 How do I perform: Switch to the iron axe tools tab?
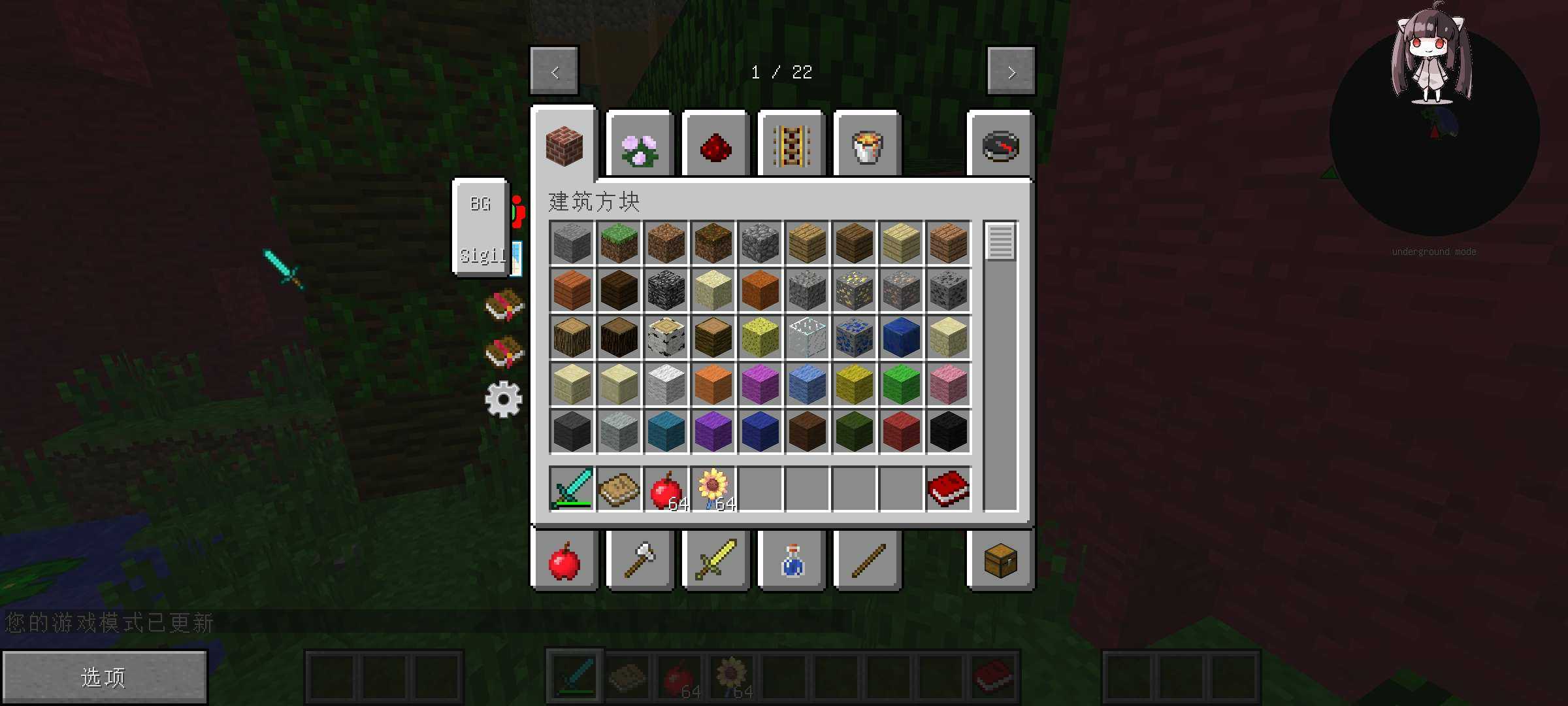[640, 561]
